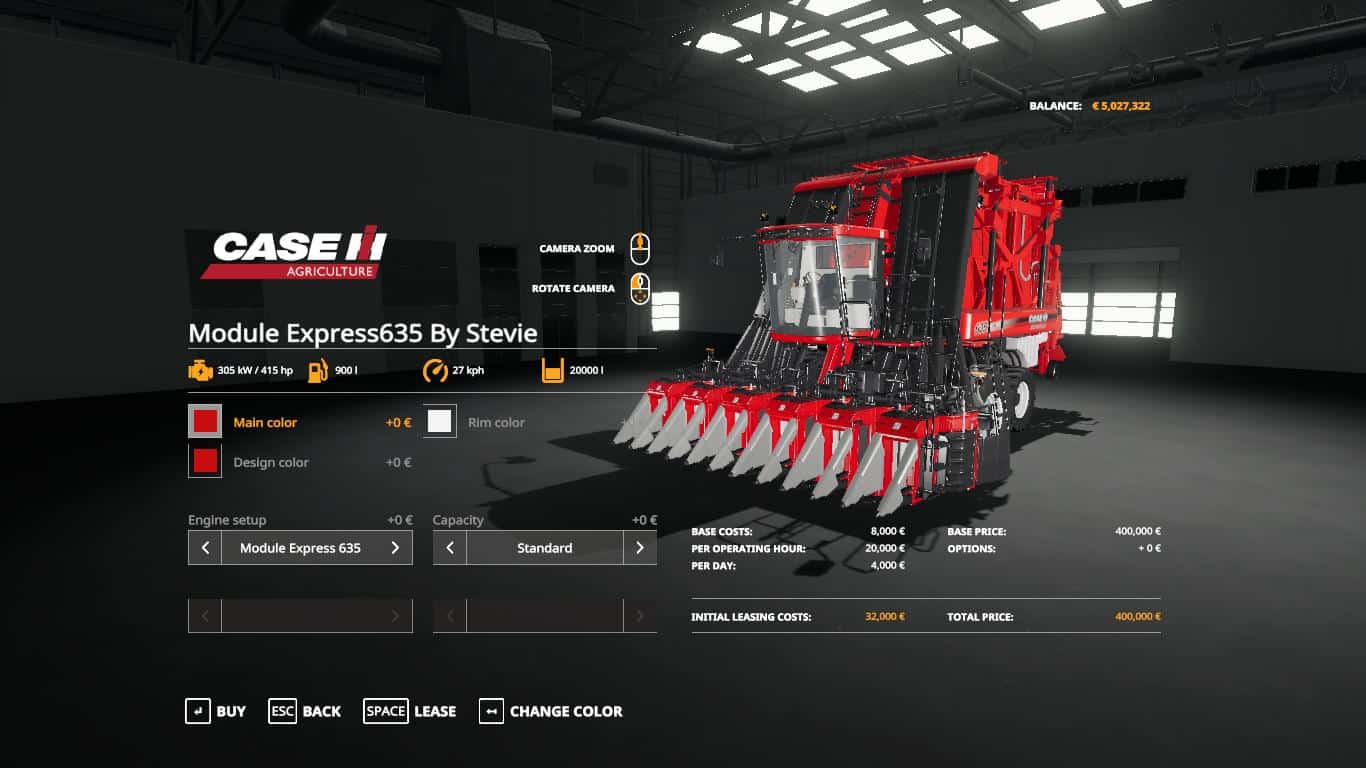Click the arrows icon beside Change Color
This screenshot has width=1366, height=768.
[x=489, y=711]
